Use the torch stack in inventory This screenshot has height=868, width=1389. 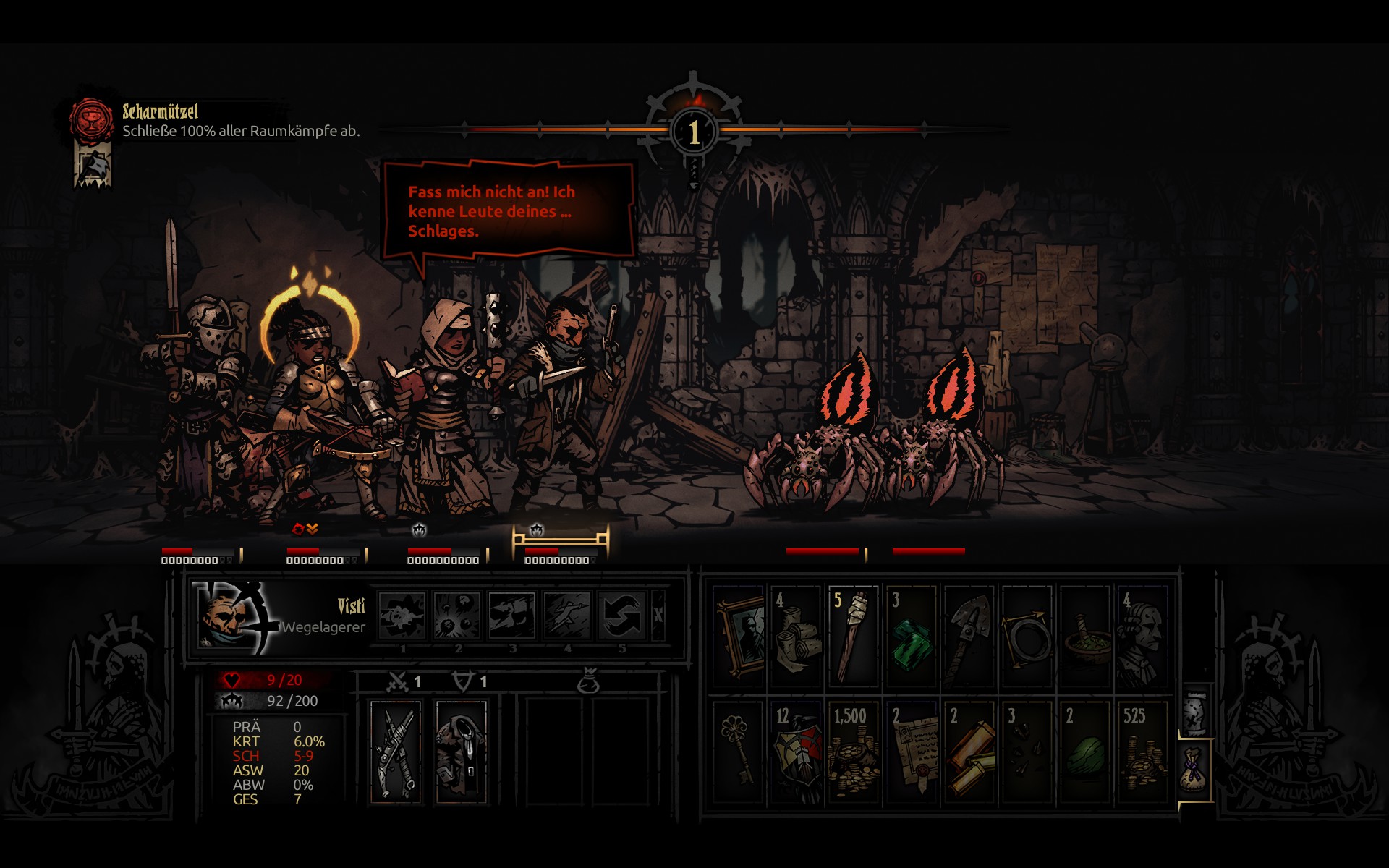coord(853,637)
